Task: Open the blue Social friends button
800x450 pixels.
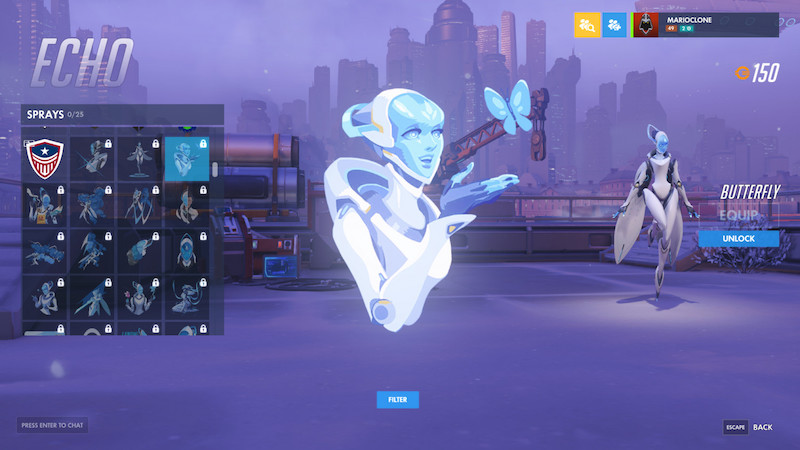Action: coord(615,25)
